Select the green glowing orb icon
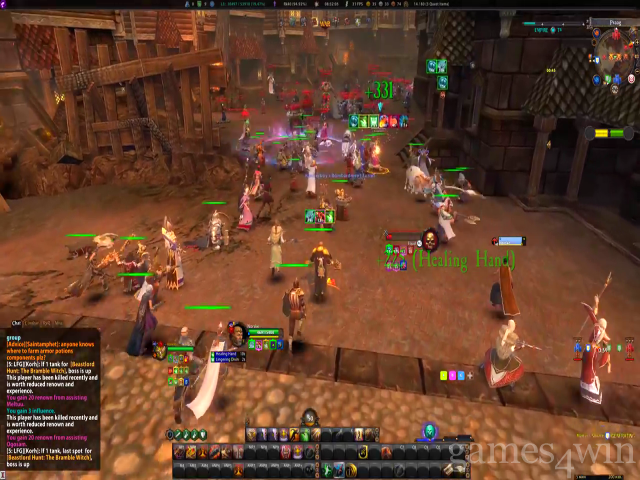 tap(428, 431)
